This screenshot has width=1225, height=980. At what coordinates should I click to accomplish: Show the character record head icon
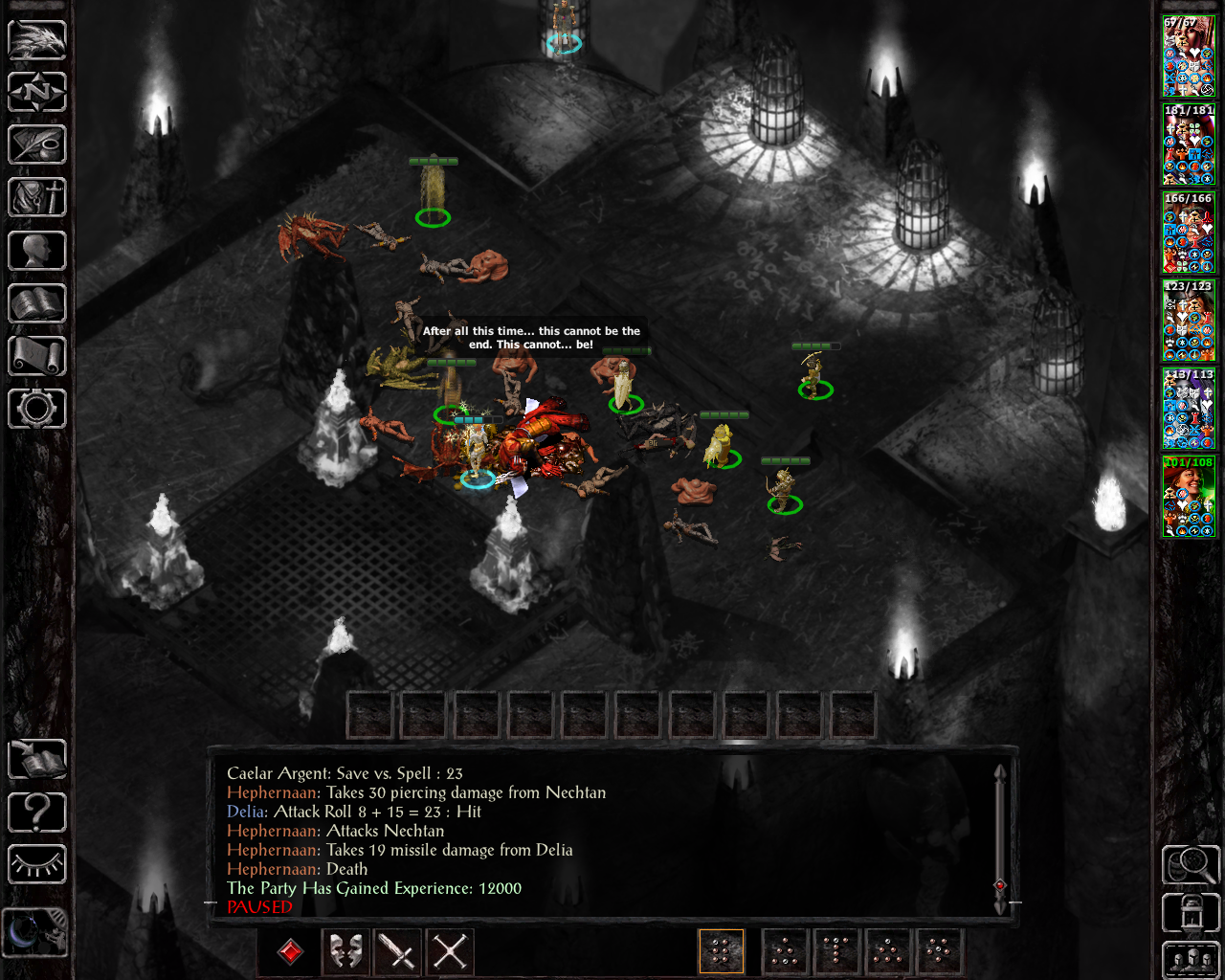pos(37,251)
